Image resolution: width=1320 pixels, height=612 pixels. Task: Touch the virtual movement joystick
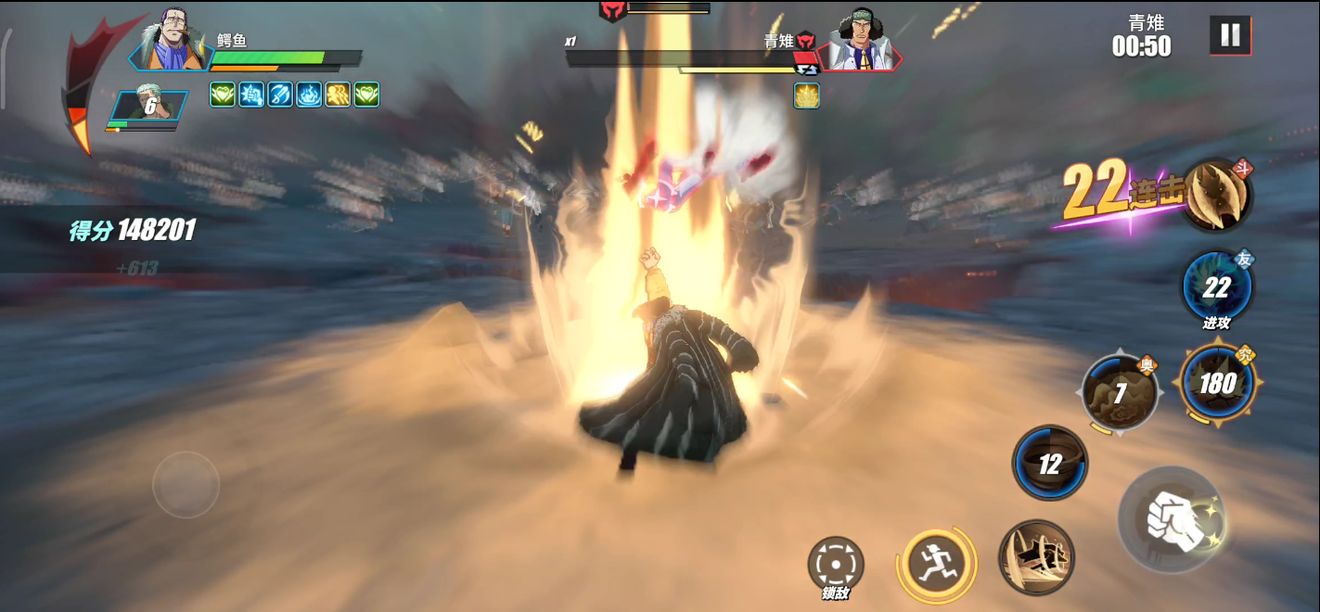(x=186, y=485)
